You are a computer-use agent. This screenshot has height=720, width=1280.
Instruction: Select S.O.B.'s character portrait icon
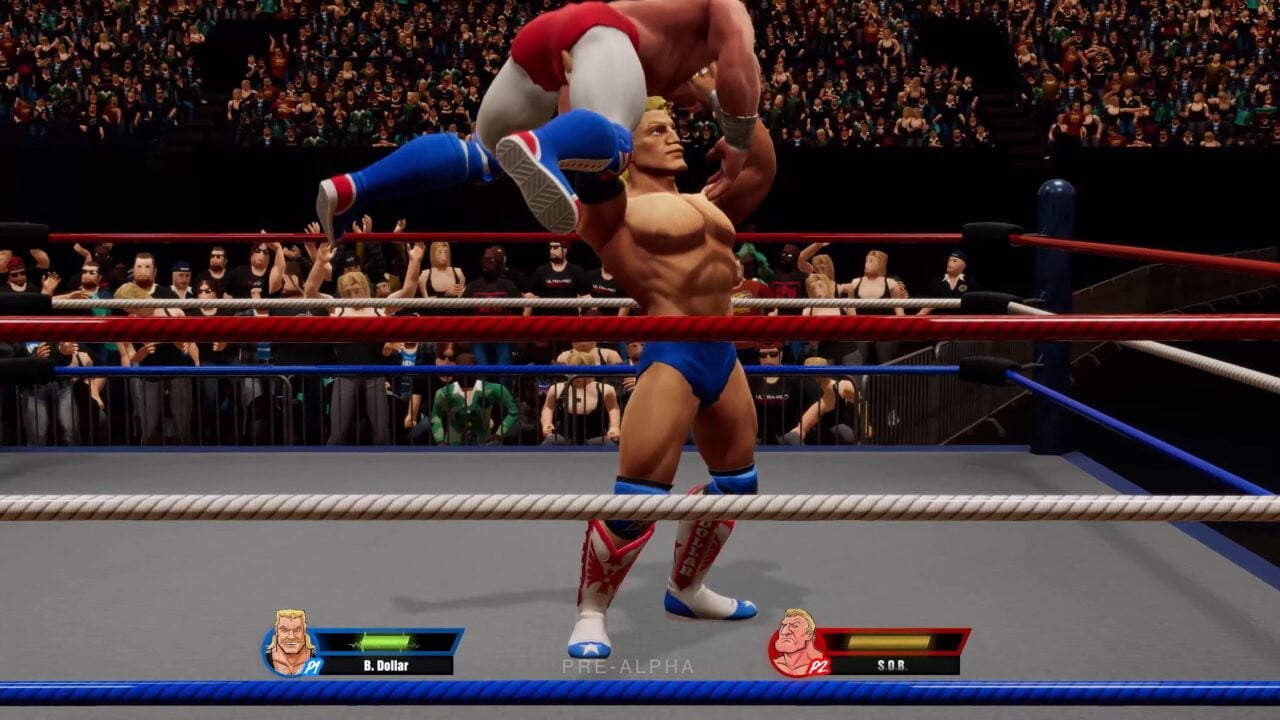click(795, 646)
